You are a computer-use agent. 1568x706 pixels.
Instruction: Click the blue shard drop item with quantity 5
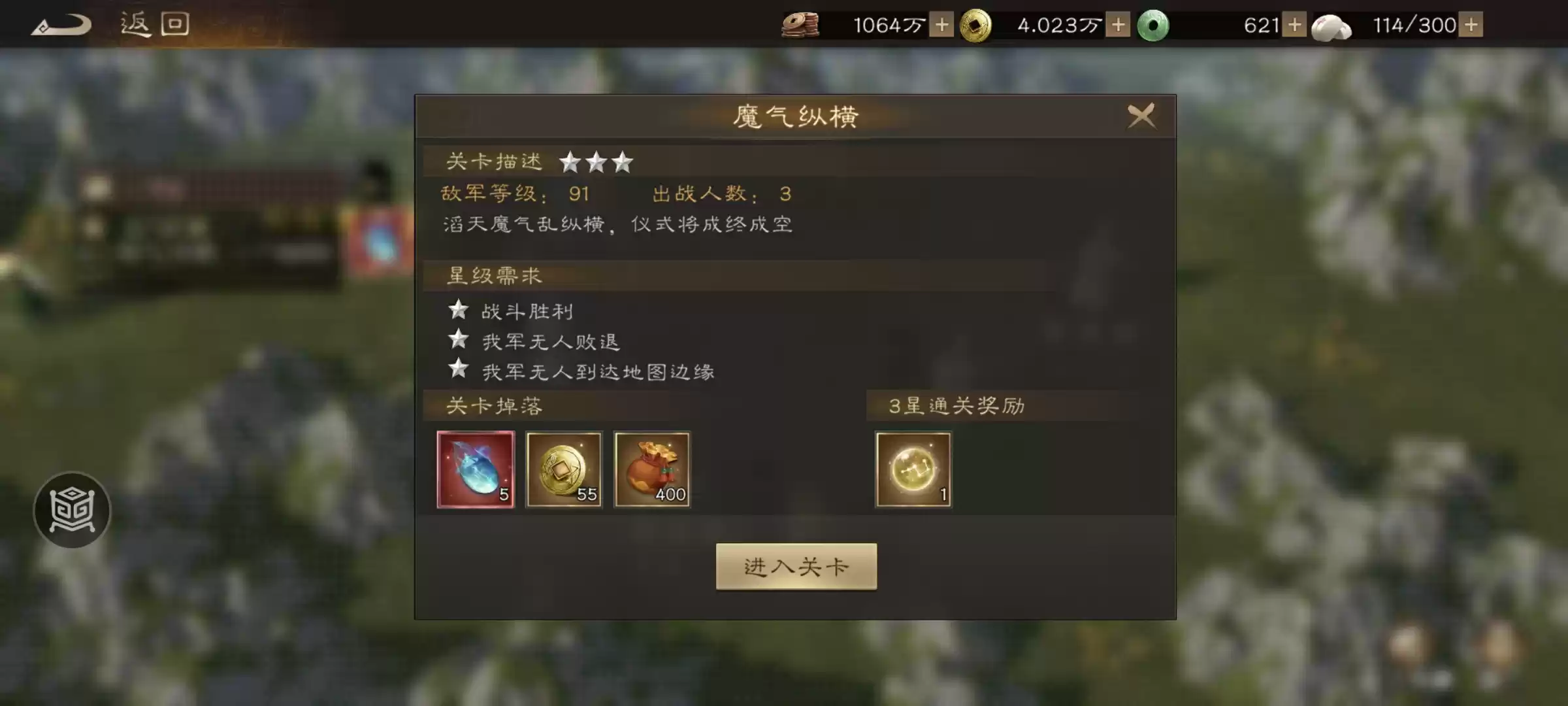476,470
